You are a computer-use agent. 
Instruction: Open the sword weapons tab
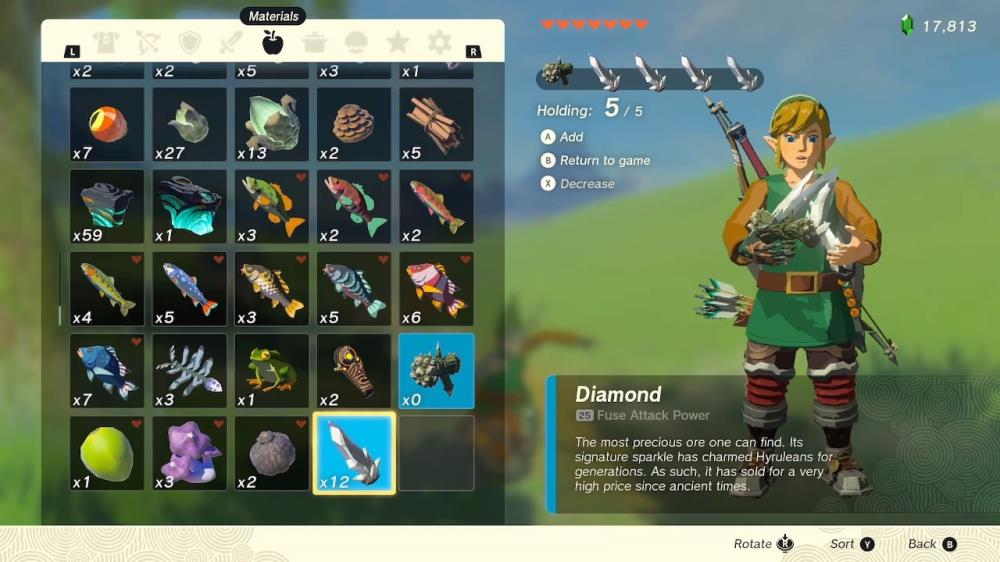[231, 42]
